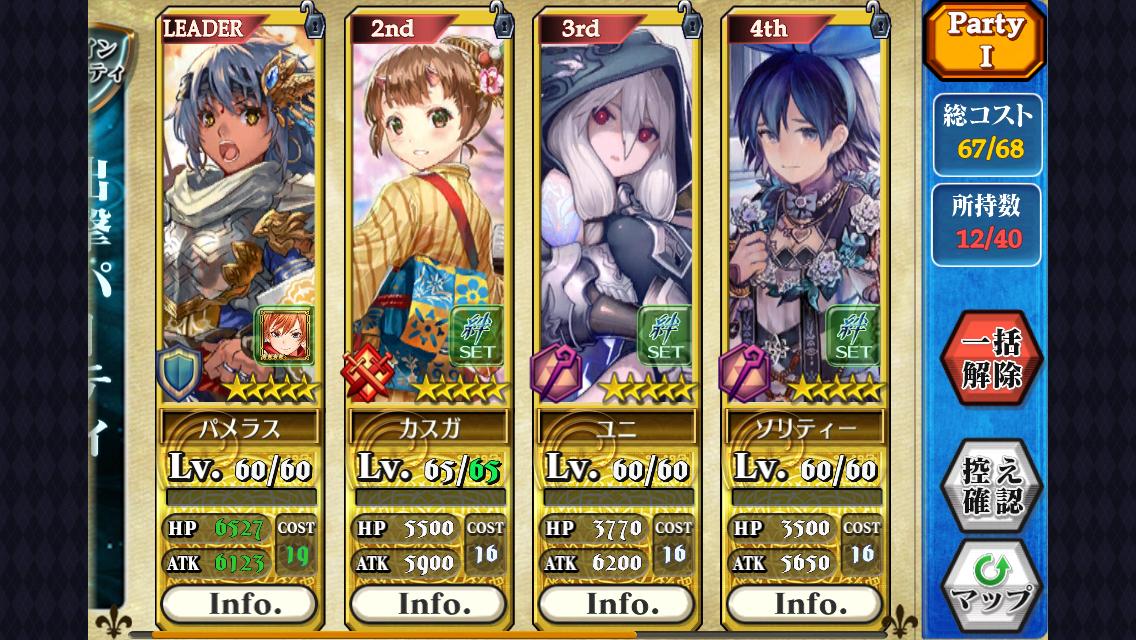Choose the 2nd member カスガ card
This screenshot has width=1136, height=640.
[426, 200]
